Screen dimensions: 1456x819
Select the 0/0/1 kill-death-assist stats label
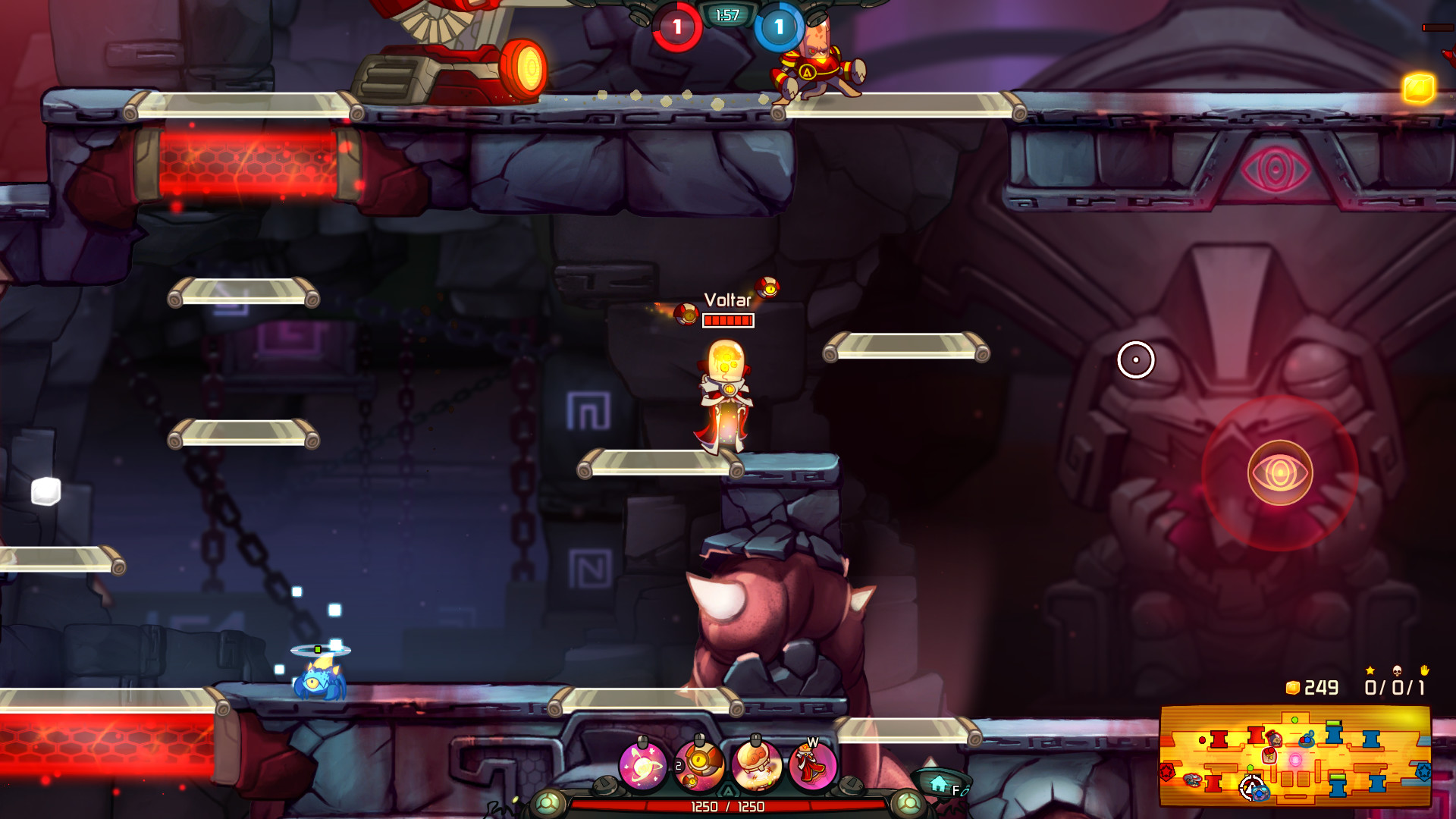(1395, 688)
